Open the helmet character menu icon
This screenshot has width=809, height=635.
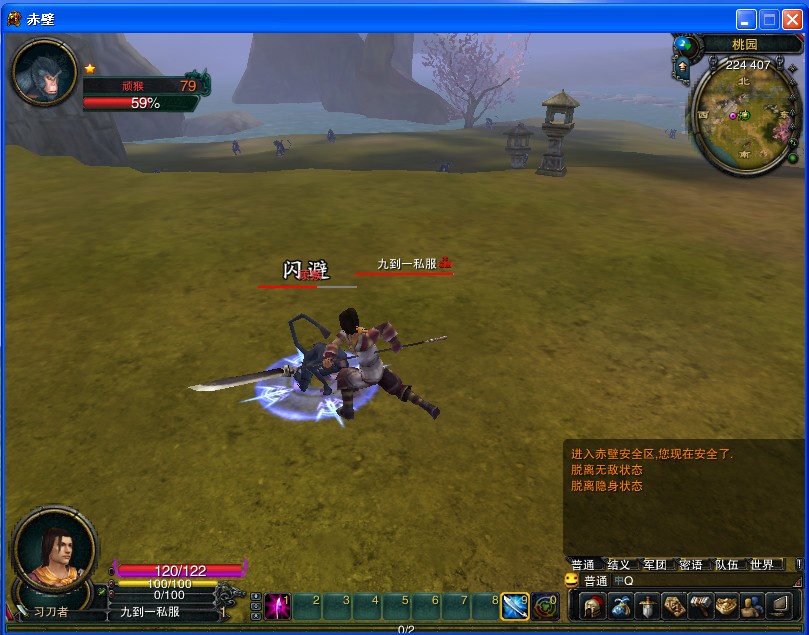594,606
